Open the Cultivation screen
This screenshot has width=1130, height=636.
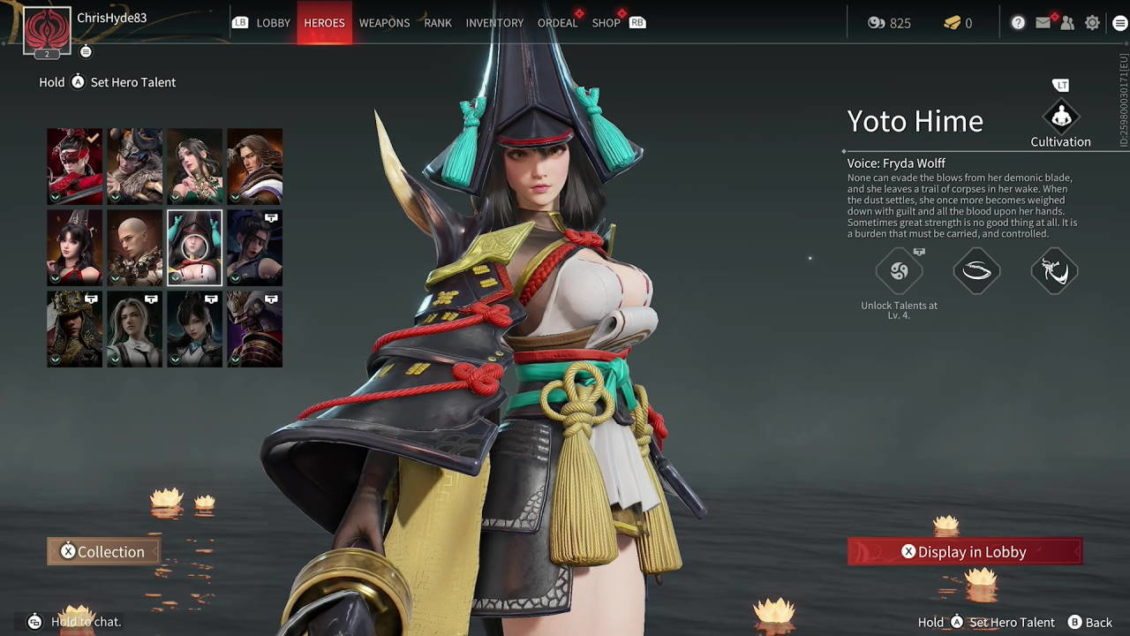(x=1060, y=117)
